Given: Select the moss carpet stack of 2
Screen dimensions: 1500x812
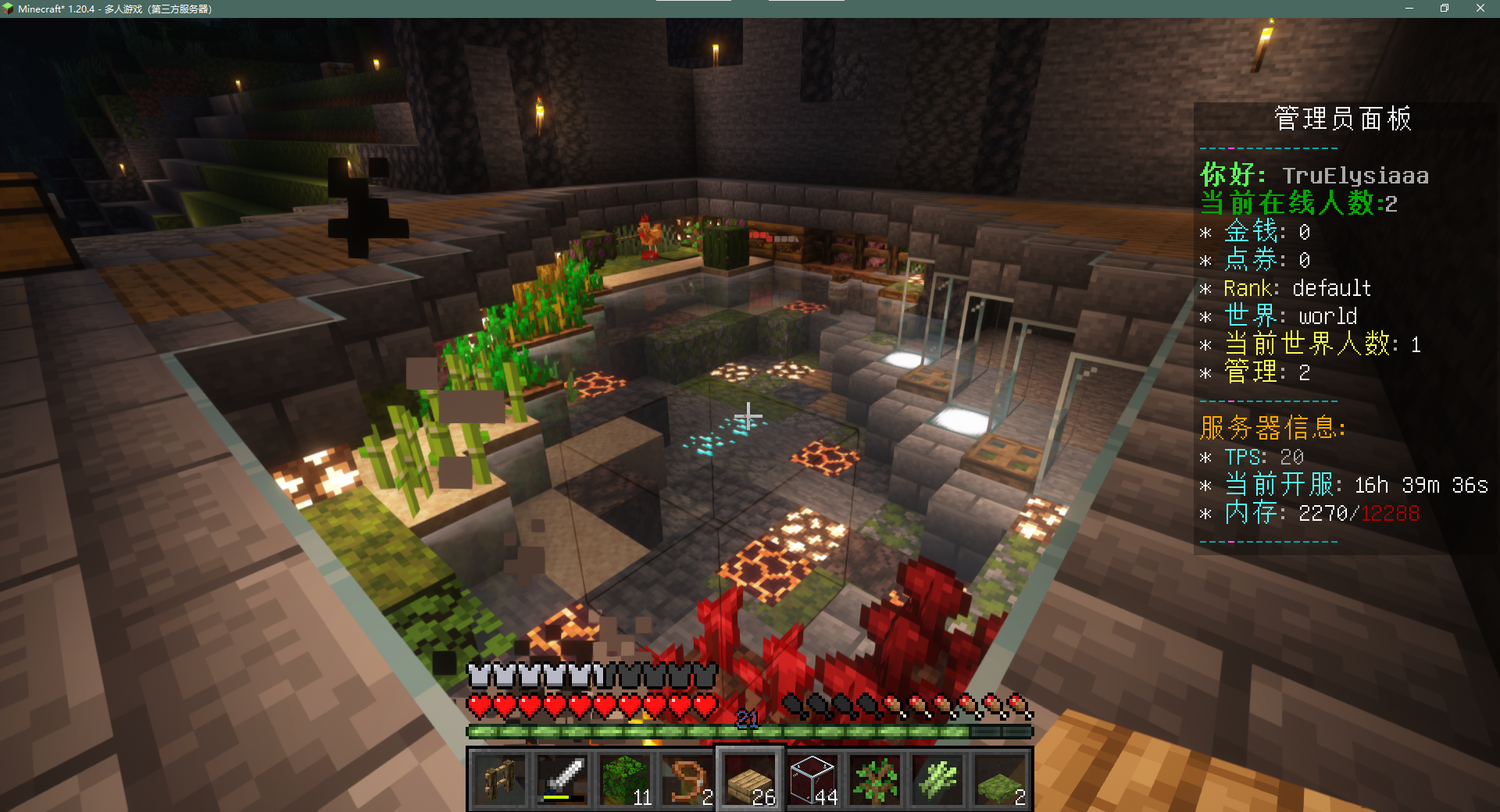Looking at the screenshot, I should point(1000,780).
